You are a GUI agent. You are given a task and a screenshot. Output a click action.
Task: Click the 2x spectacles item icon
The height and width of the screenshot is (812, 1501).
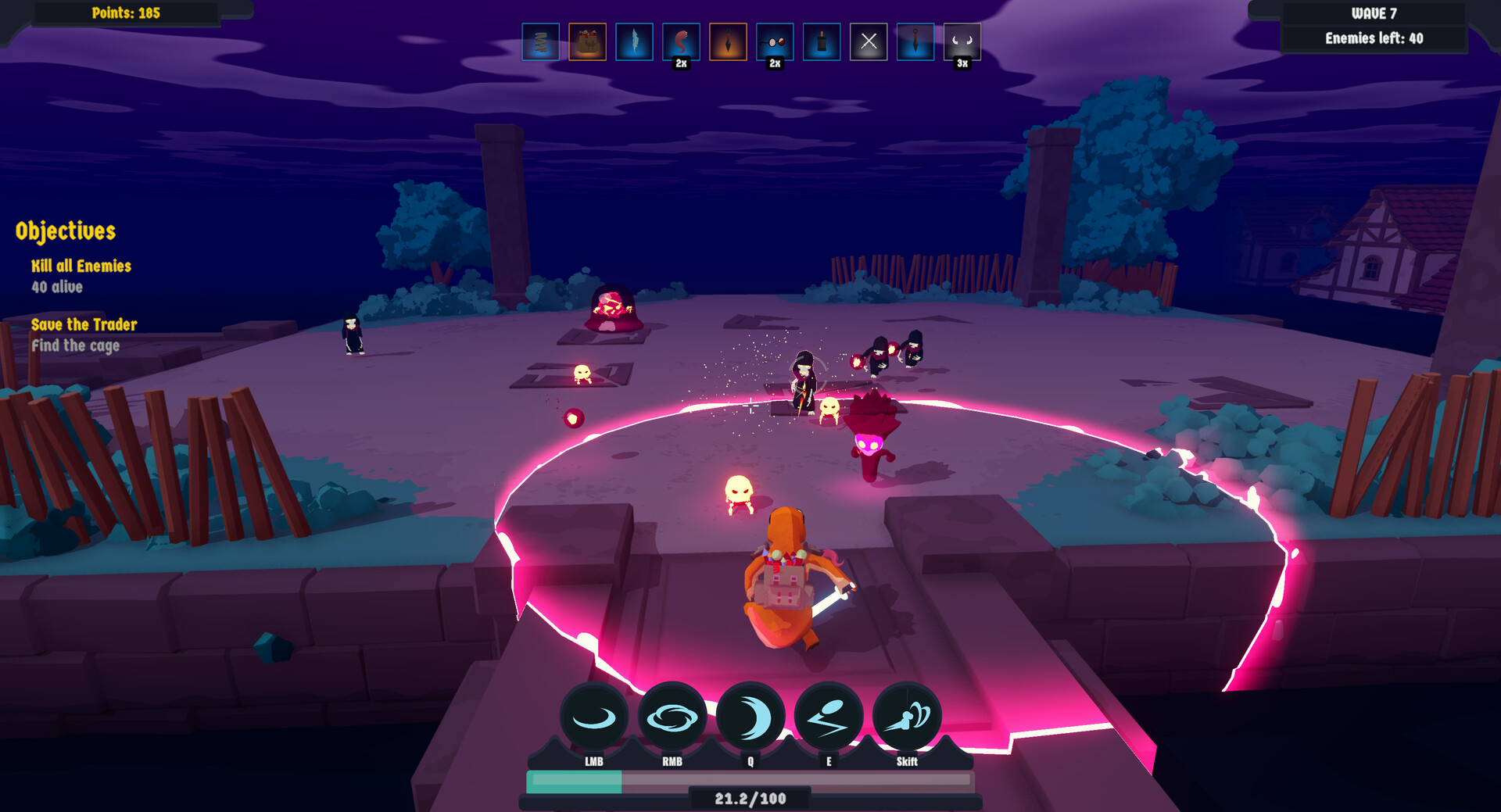click(776, 43)
